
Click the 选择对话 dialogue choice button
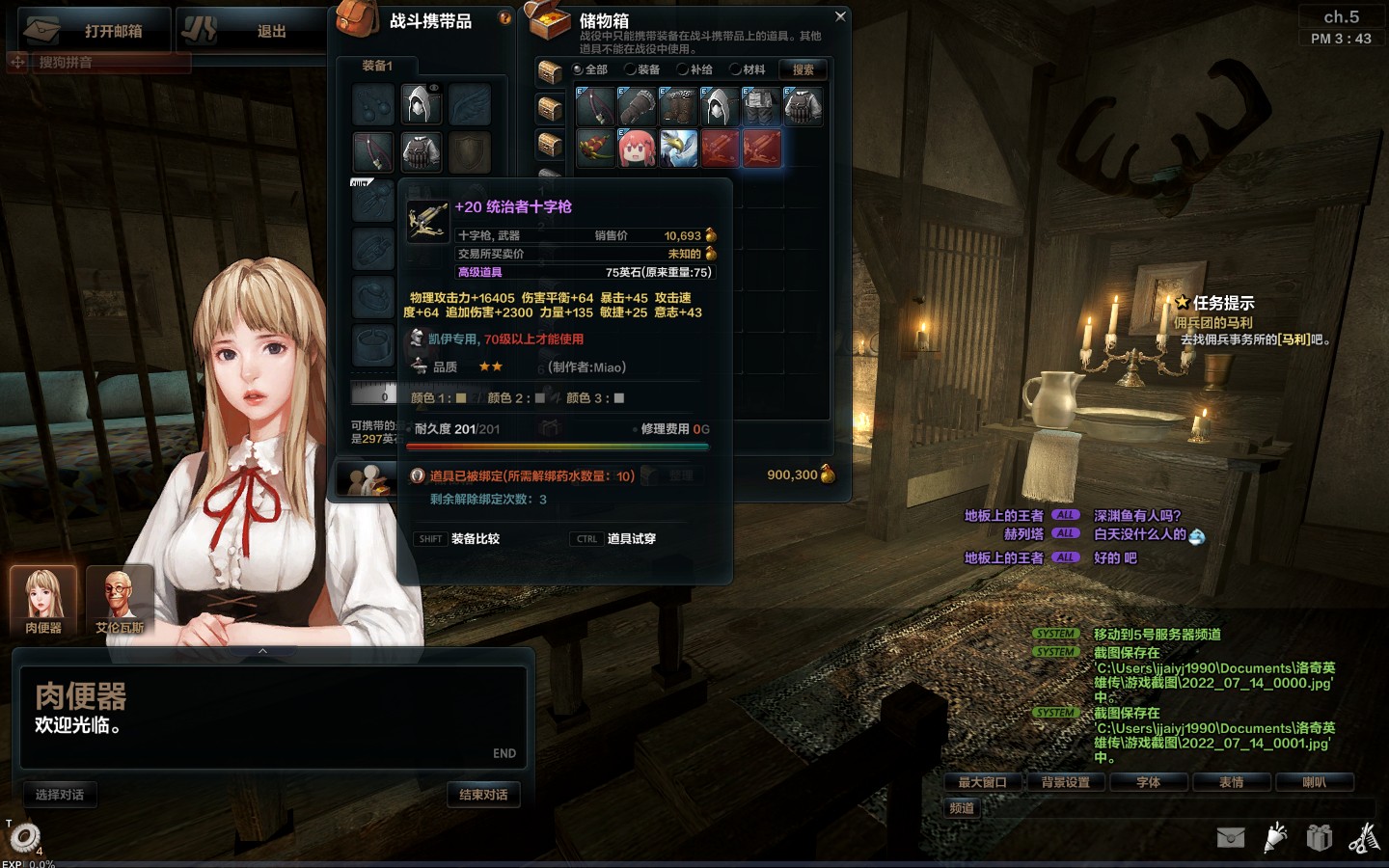(x=60, y=795)
